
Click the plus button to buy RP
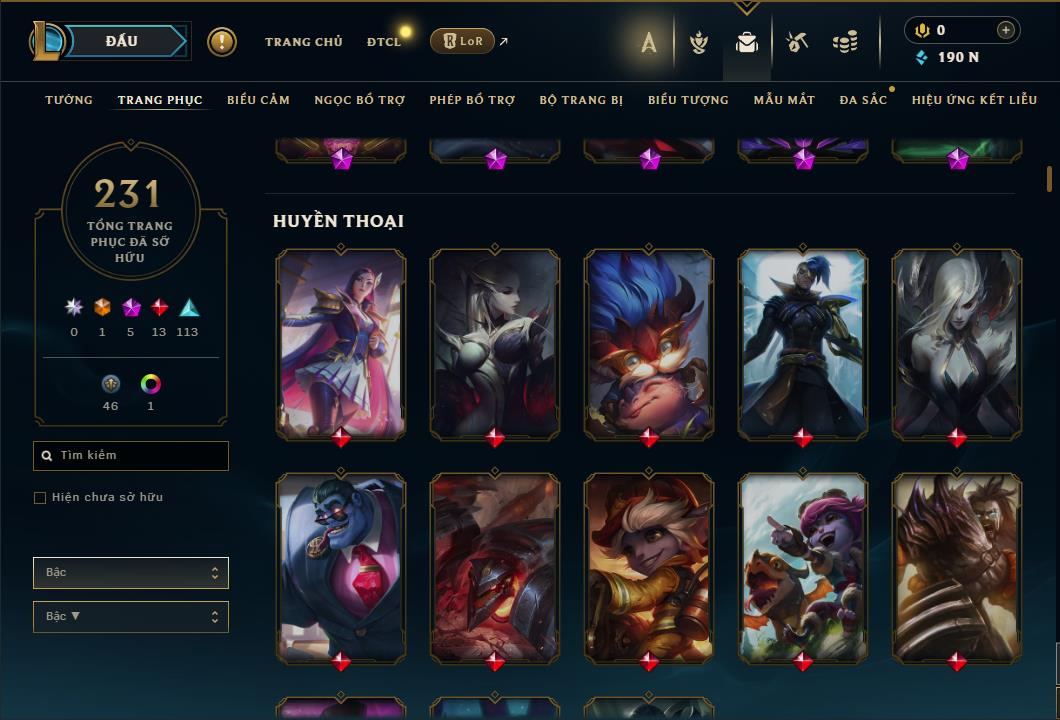[1005, 31]
